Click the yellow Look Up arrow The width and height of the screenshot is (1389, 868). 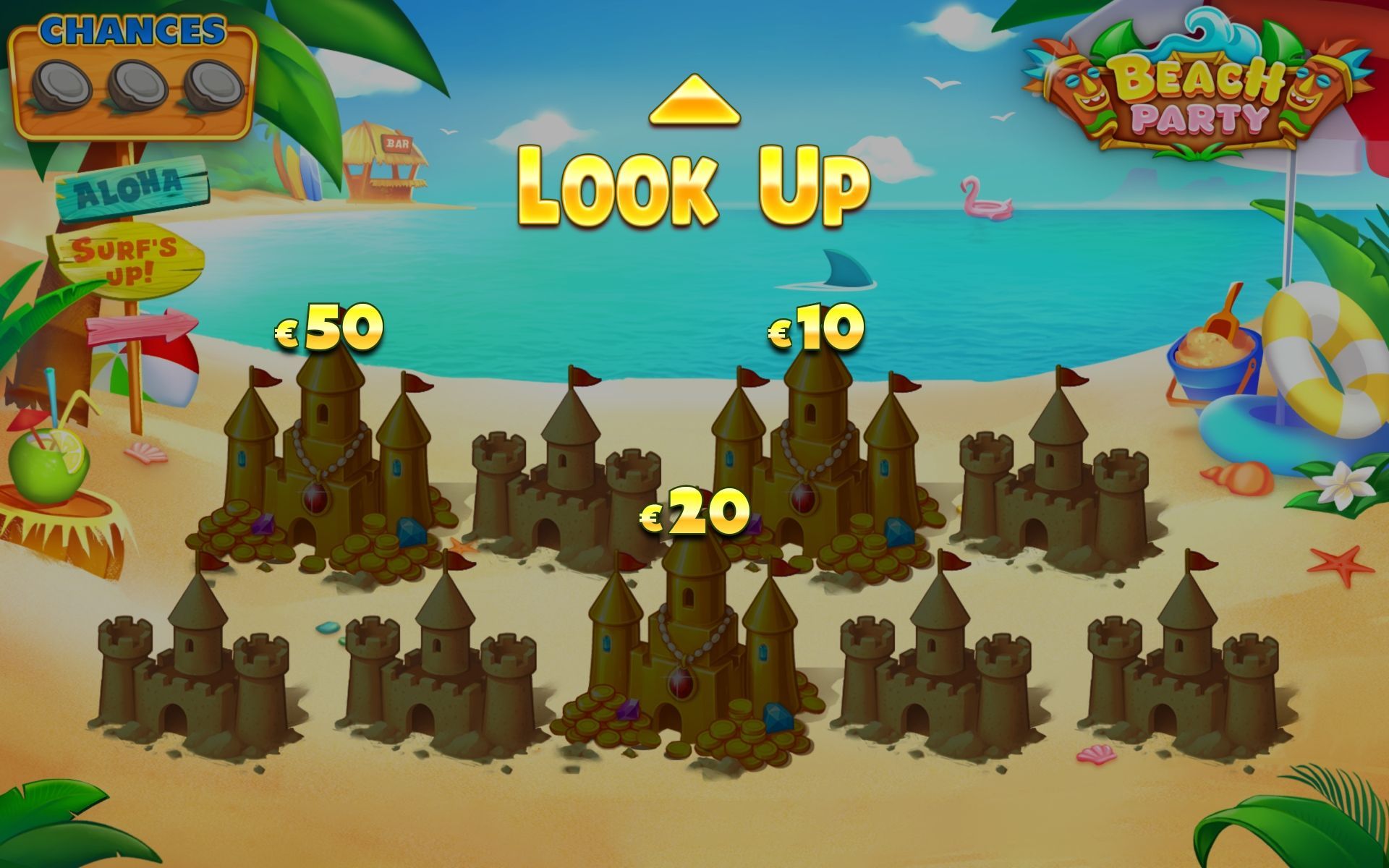click(694, 102)
